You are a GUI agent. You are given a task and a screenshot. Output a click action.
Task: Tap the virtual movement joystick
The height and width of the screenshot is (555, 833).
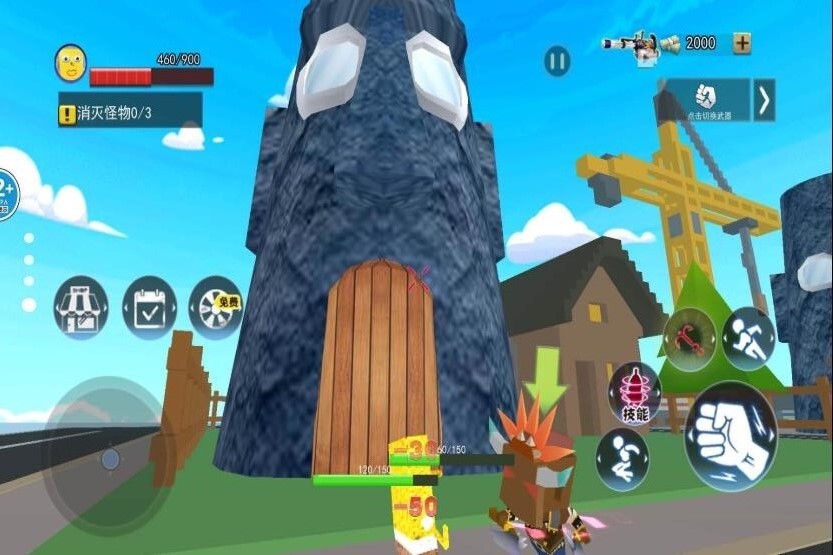click(109, 459)
